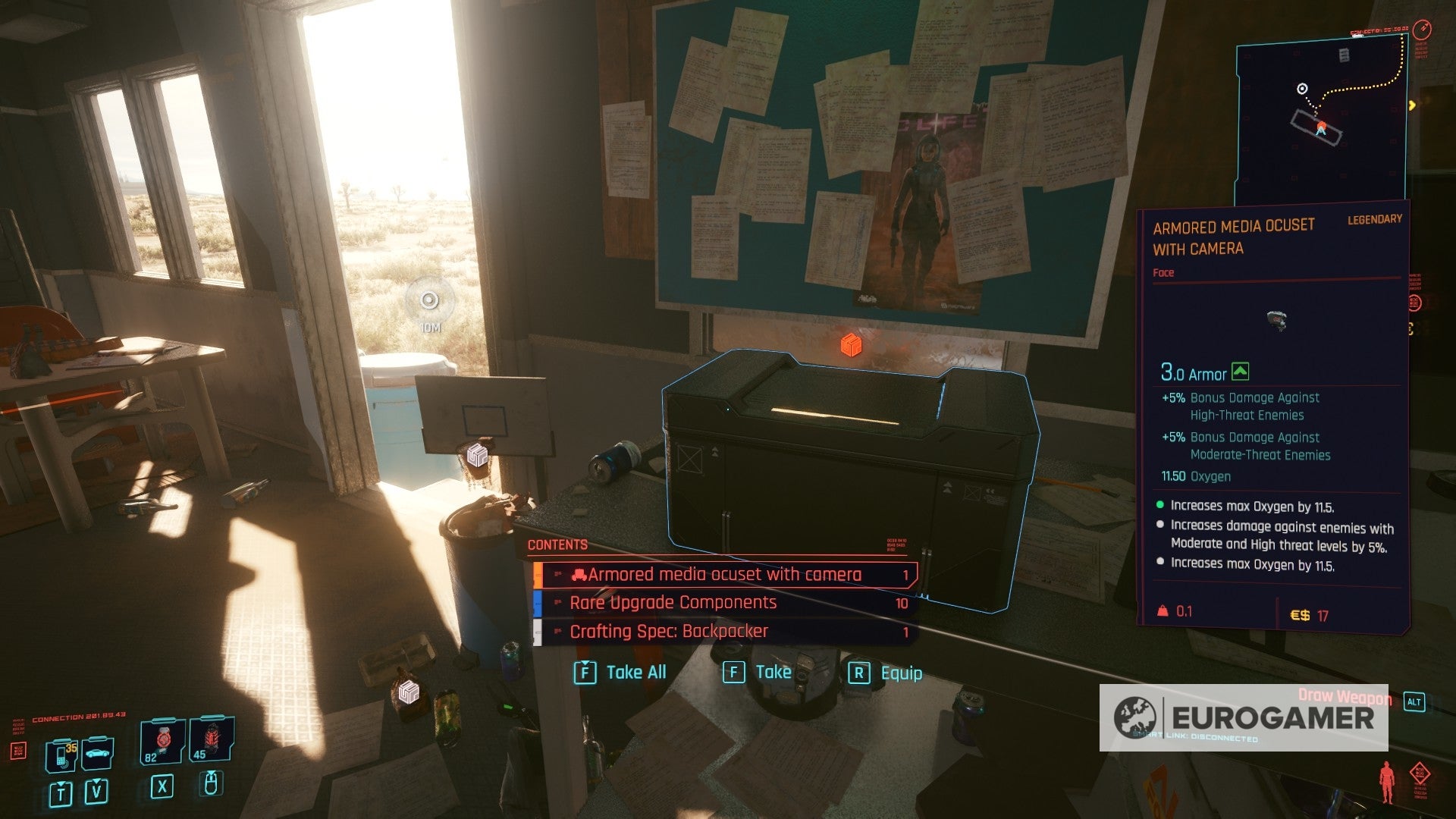1456x819 pixels.
Task: Summon a vehicle using the car icon
Action: 96,753
